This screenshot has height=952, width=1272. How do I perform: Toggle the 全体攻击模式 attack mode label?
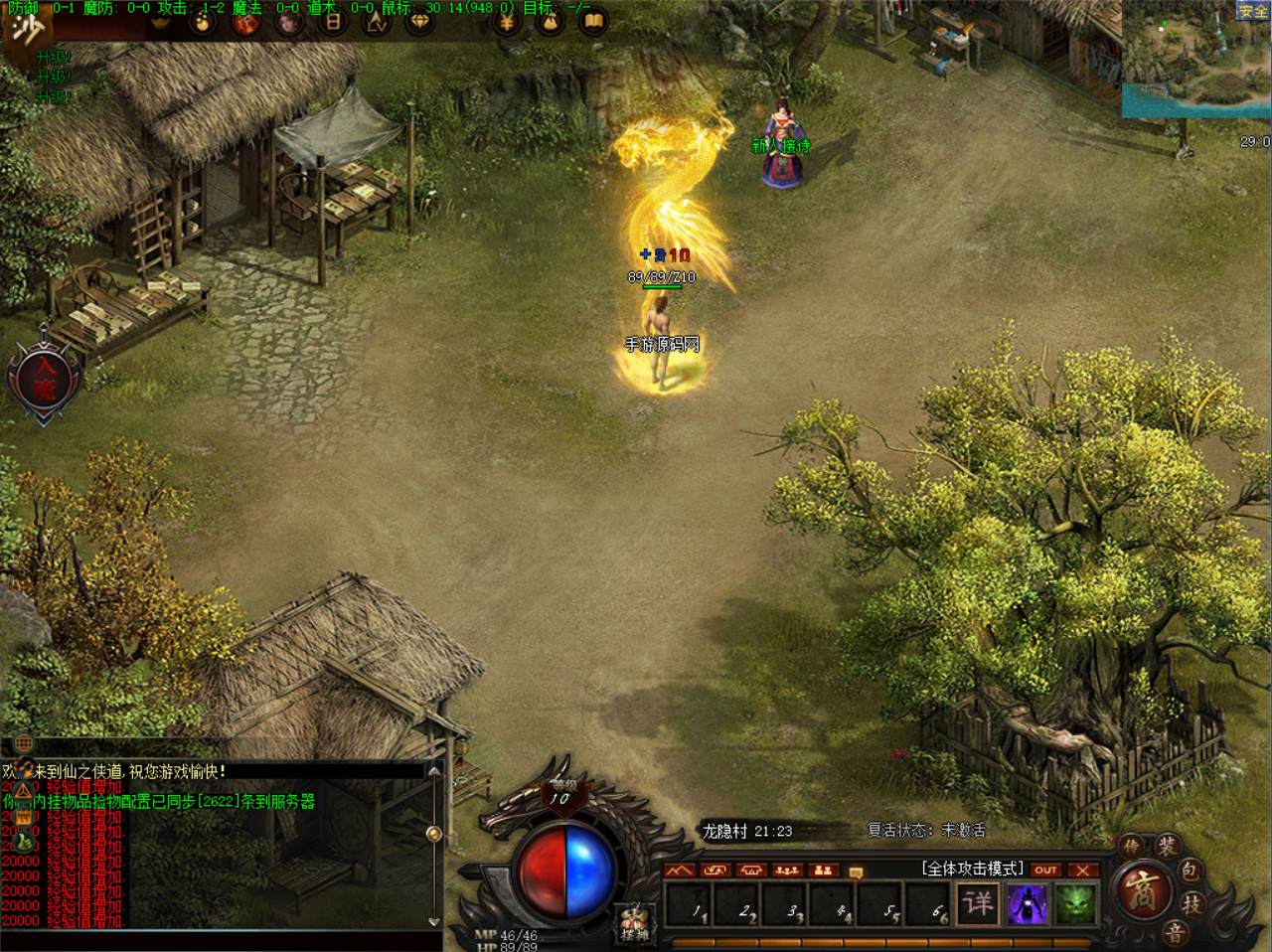973,870
